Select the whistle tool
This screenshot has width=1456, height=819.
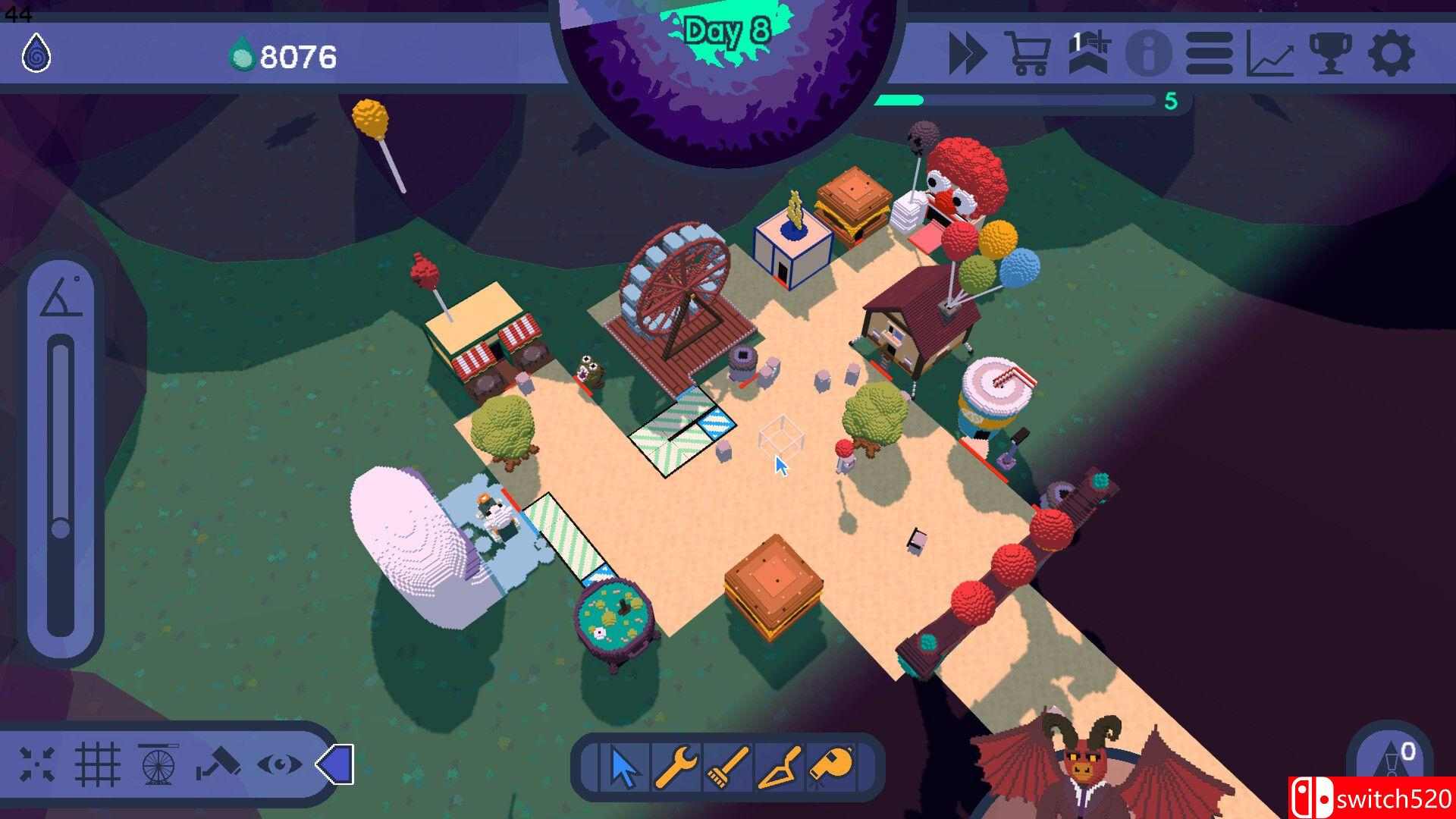833,766
